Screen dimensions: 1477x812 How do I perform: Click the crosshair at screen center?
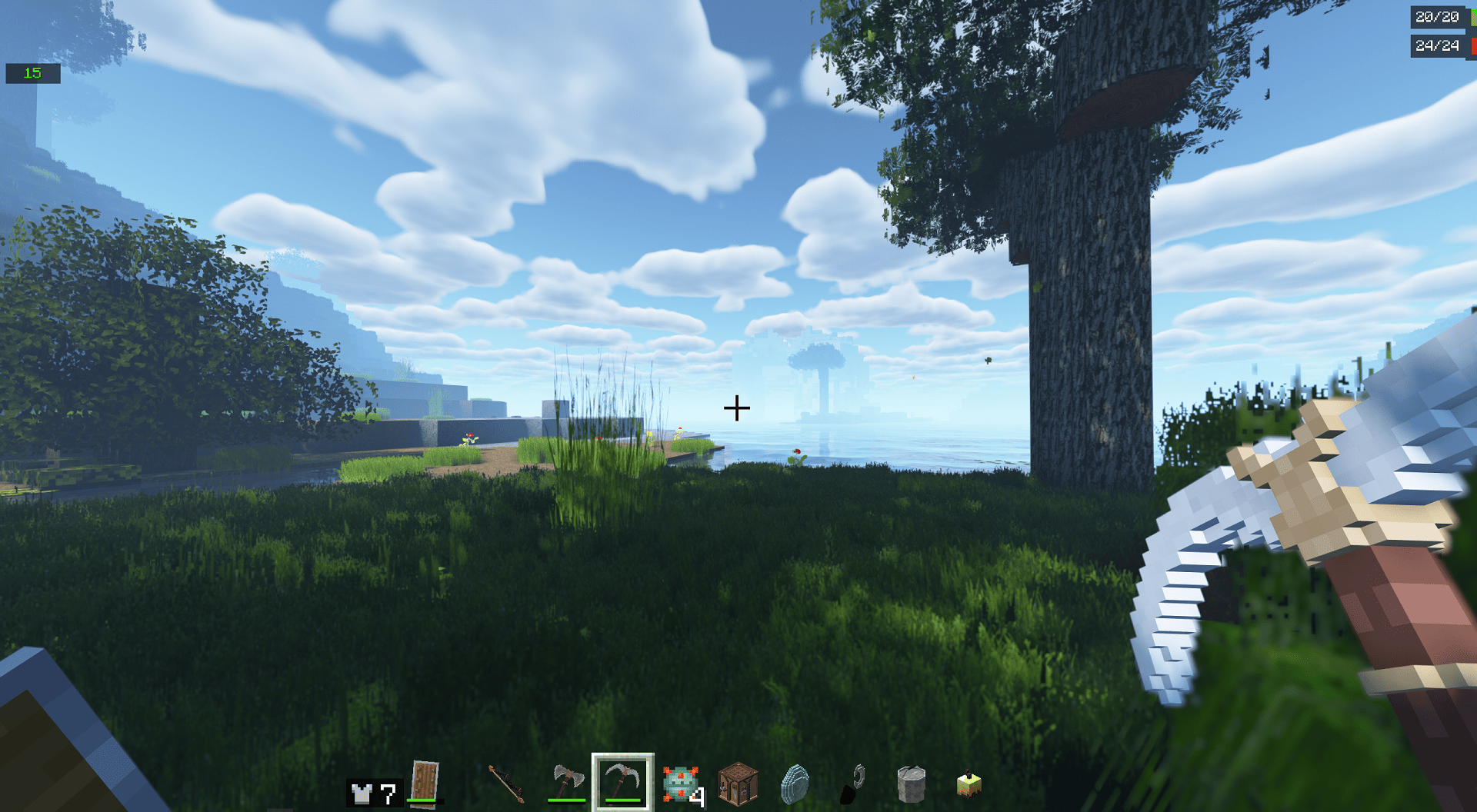738,407
